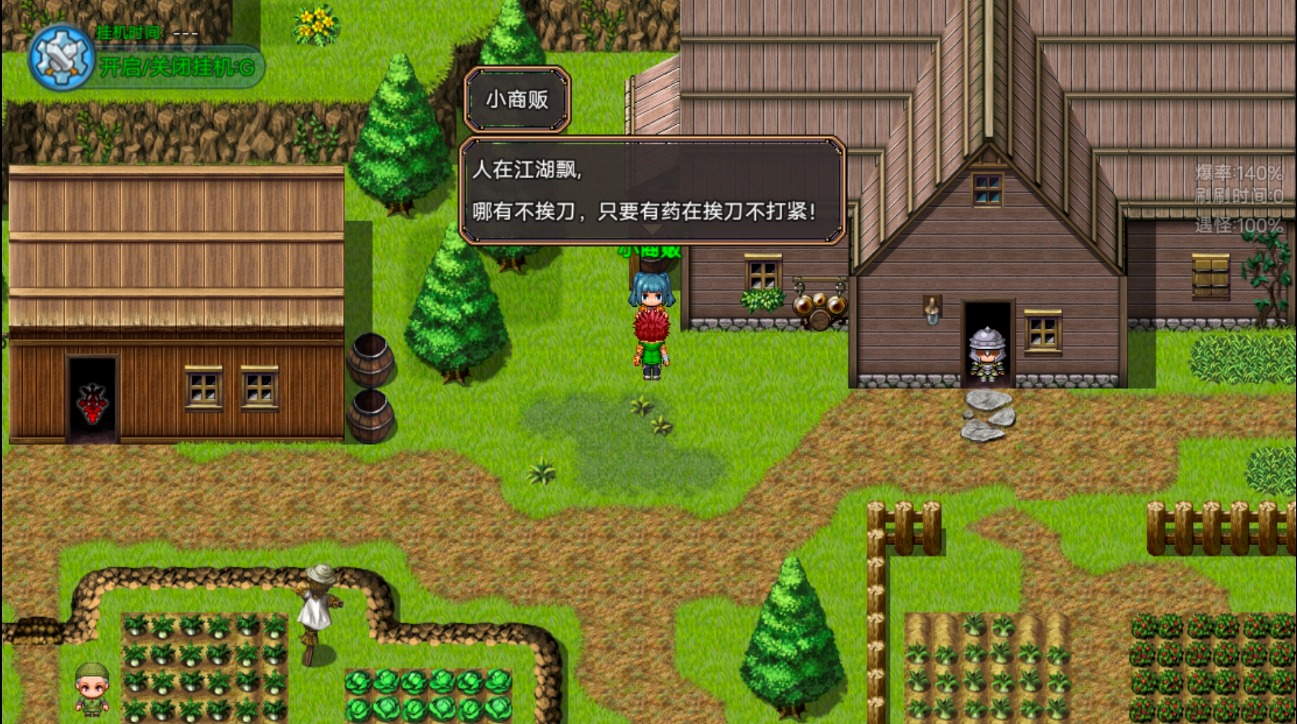Click the armored guard NPC in the doorway
Screen dimensions: 1297x724
[986, 356]
